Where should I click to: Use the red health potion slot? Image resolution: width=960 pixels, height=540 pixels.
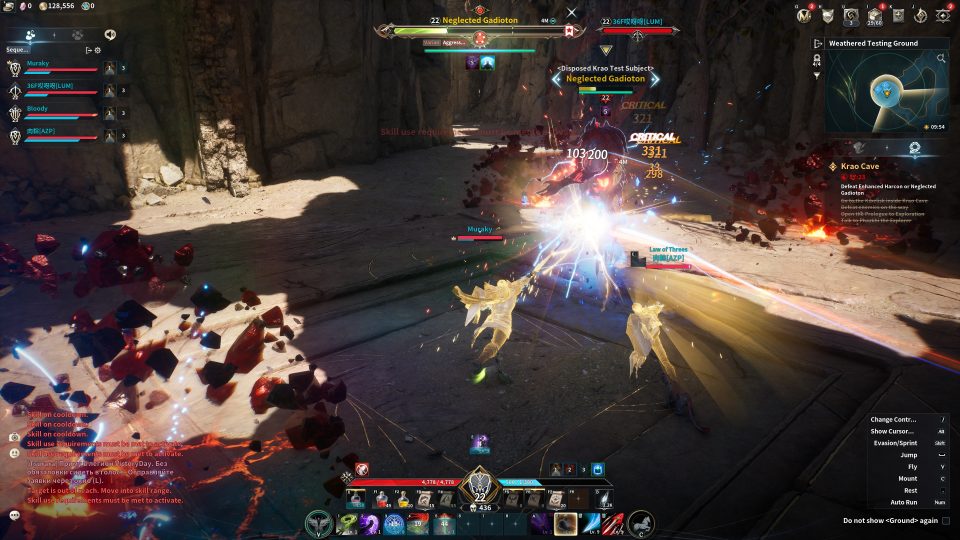[x=381, y=499]
